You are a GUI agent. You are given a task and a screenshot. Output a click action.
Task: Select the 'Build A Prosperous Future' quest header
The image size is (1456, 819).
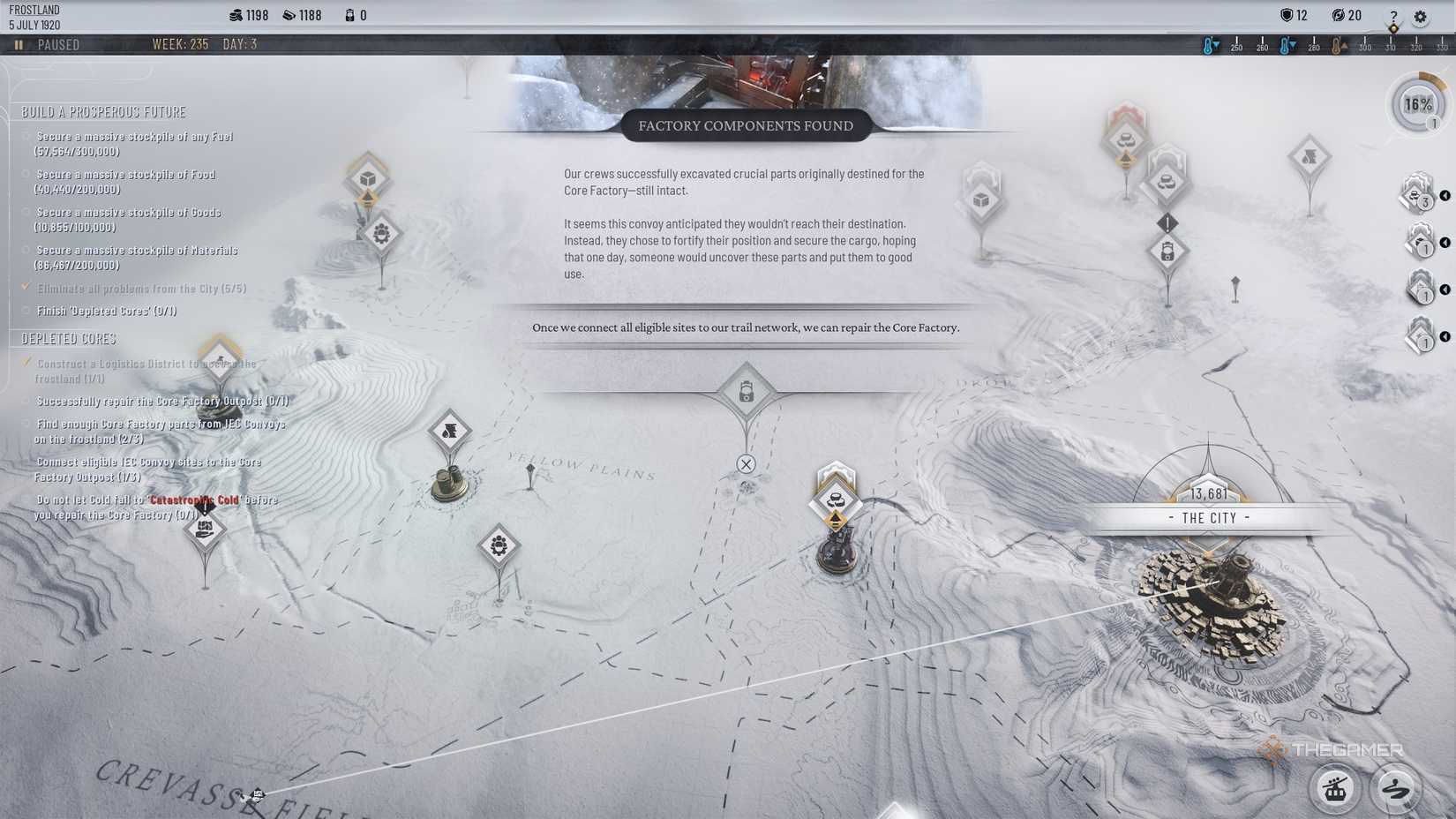click(106, 112)
